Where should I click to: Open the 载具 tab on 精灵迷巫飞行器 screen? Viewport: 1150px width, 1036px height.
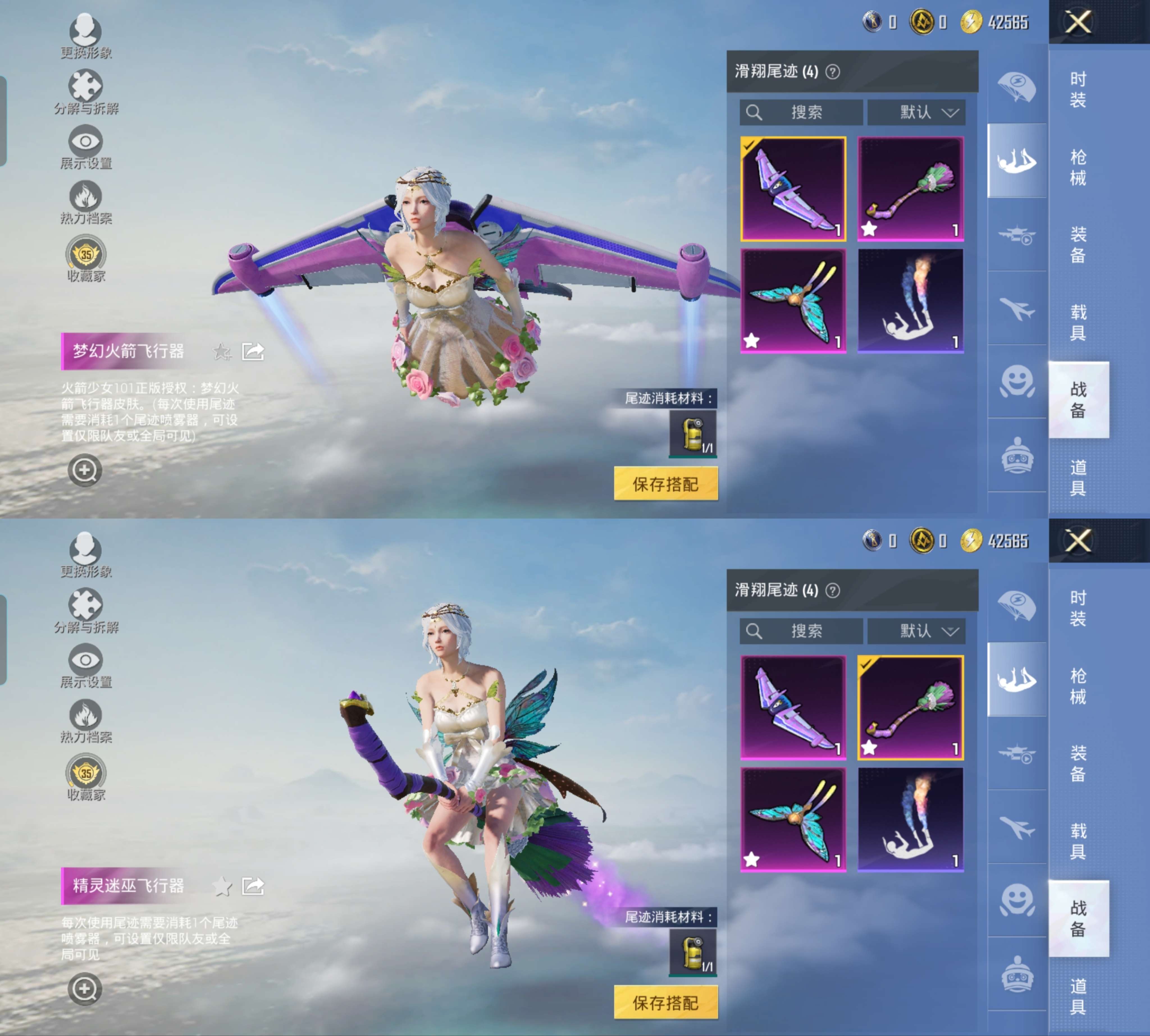pyautogui.click(x=1078, y=841)
